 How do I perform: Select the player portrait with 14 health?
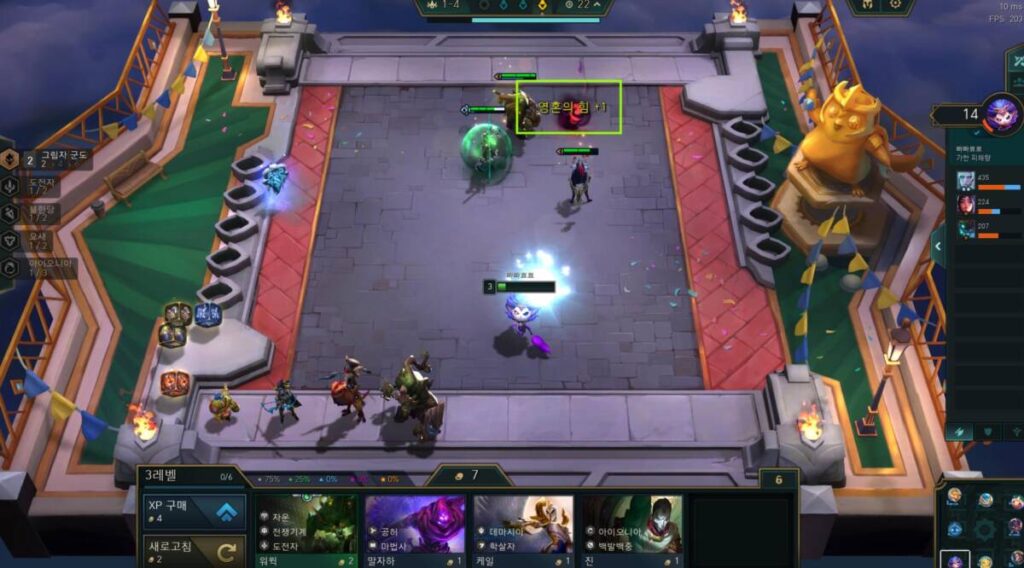click(1001, 114)
